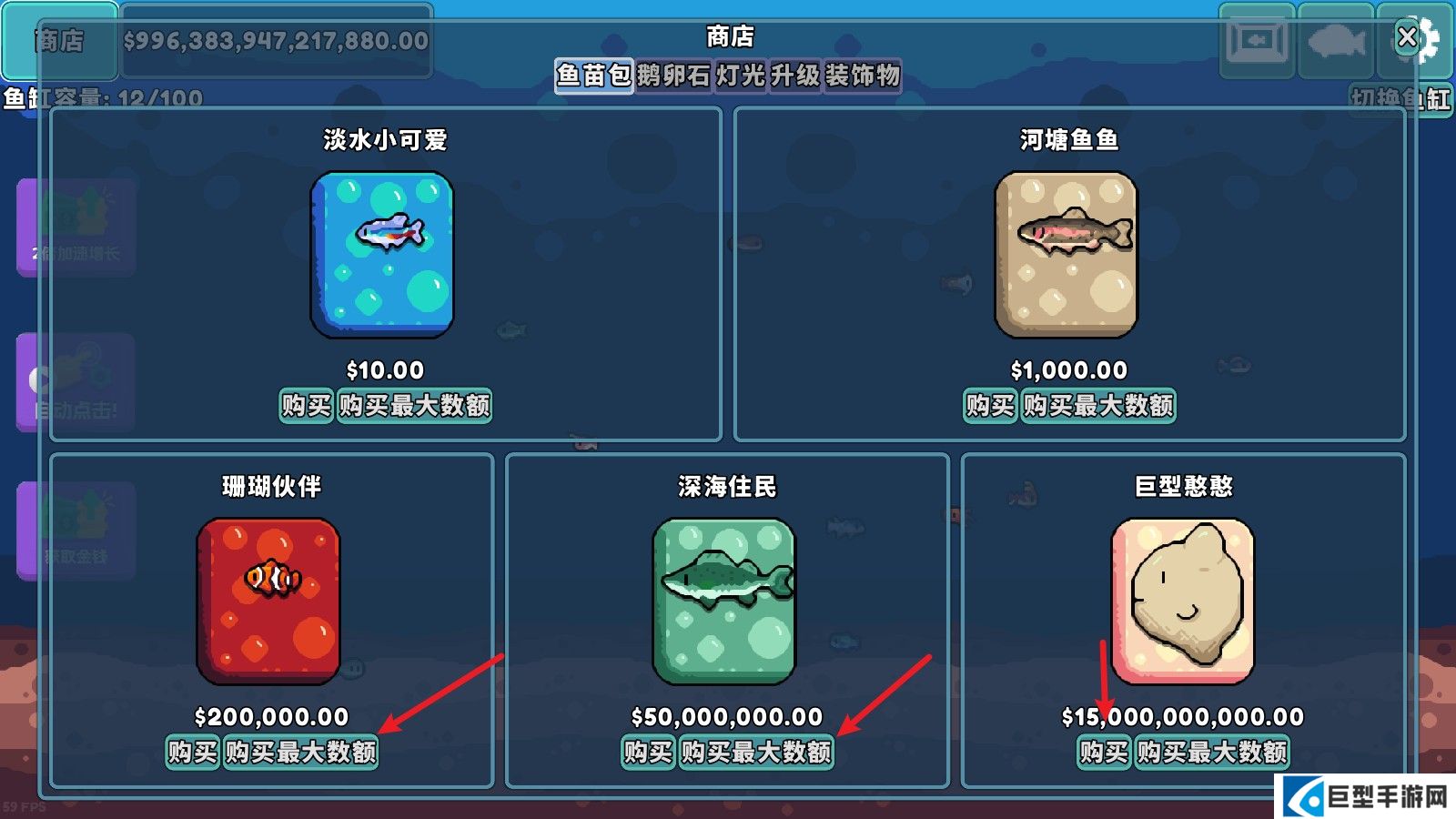
Task: Buy the $10.00 淡水小可爱 fish
Action: tap(306, 407)
